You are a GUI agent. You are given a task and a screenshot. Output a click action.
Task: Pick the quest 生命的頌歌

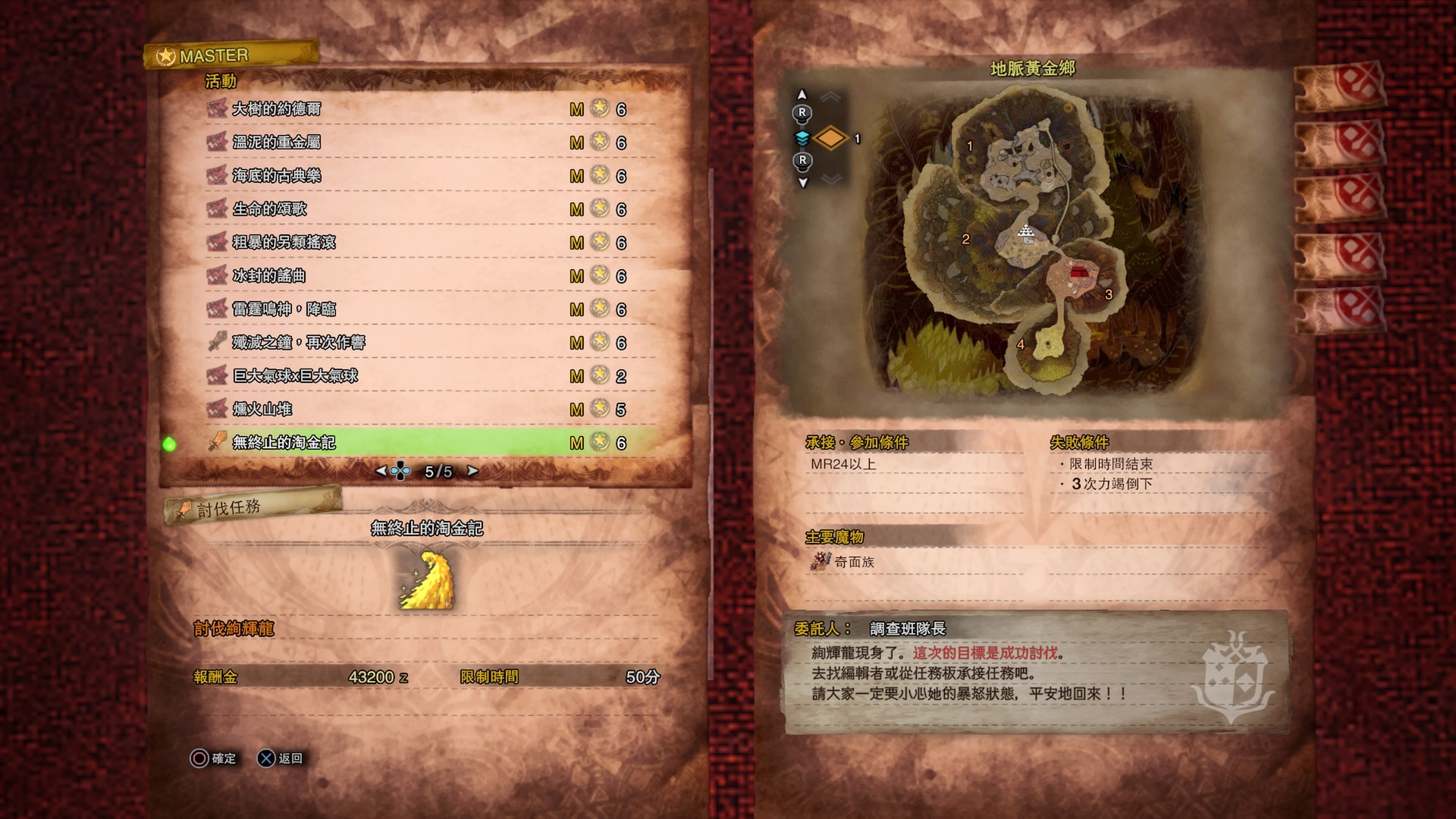click(270, 209)
